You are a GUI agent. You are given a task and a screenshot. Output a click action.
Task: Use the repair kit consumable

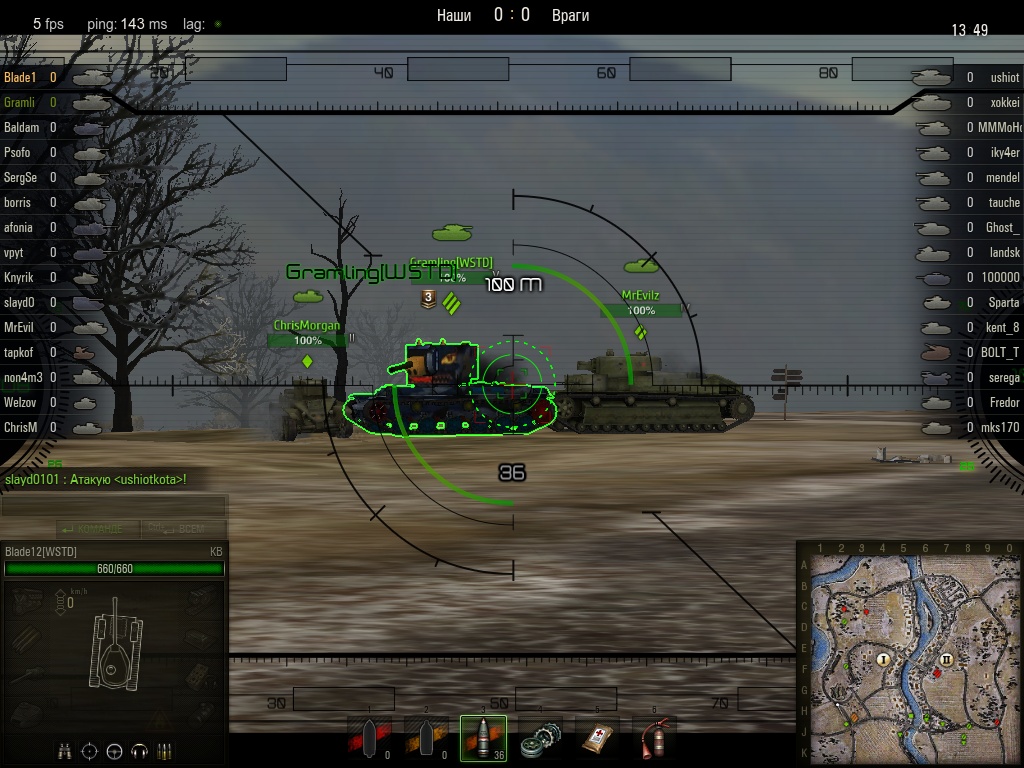point(541,738)
